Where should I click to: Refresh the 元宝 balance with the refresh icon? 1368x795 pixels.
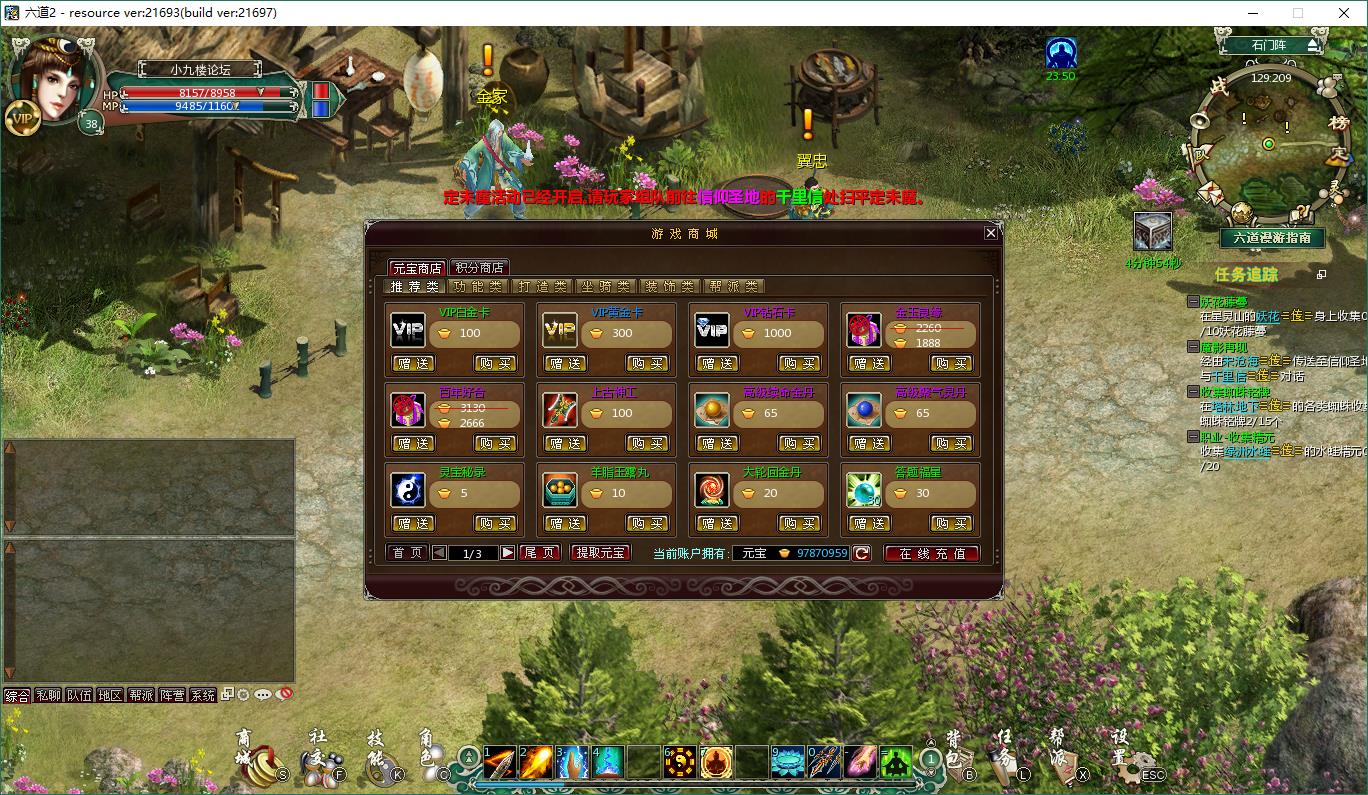[x=860, y=551]
